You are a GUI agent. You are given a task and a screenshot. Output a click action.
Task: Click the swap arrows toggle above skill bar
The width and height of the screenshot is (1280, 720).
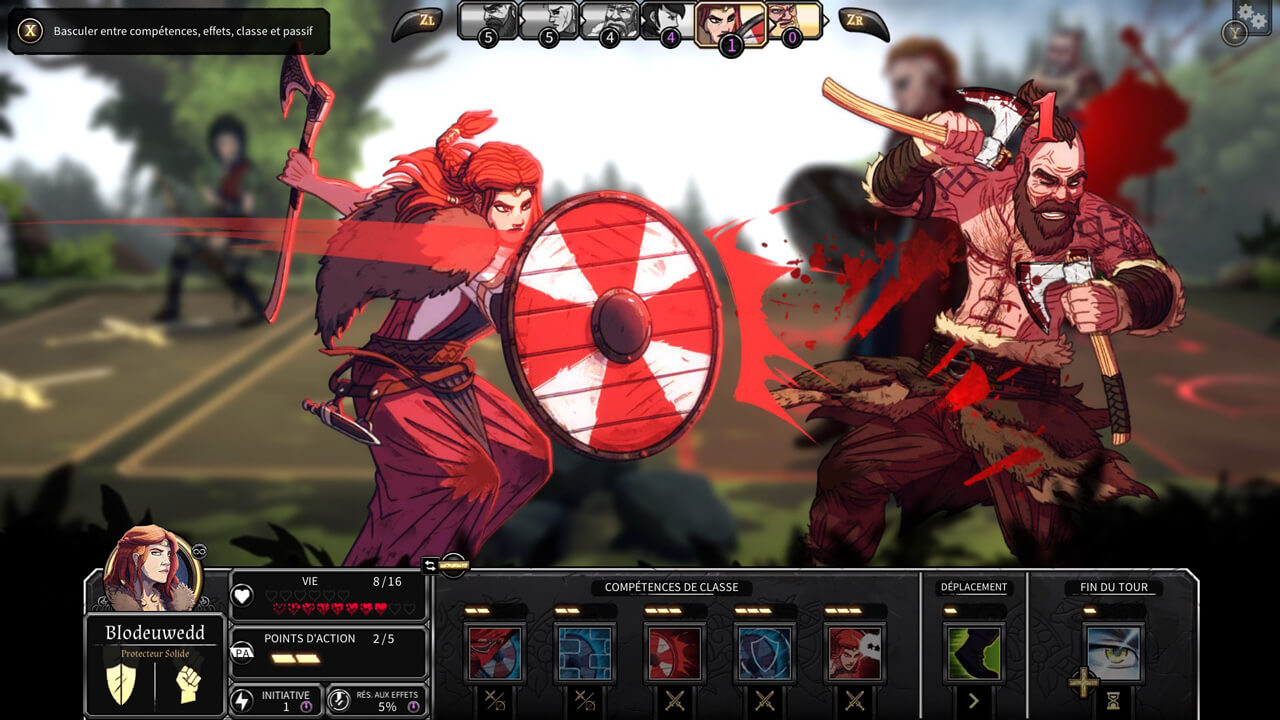(430, 566)
